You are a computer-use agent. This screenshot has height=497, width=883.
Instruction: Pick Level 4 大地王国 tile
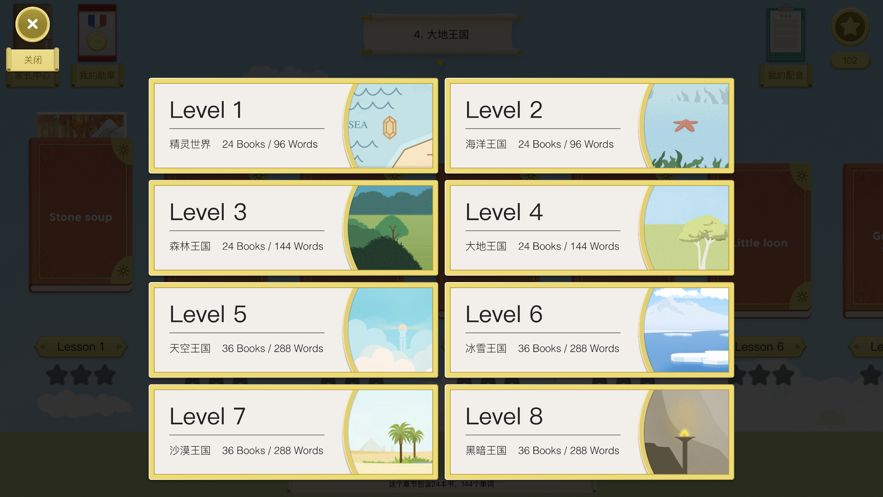589,228
